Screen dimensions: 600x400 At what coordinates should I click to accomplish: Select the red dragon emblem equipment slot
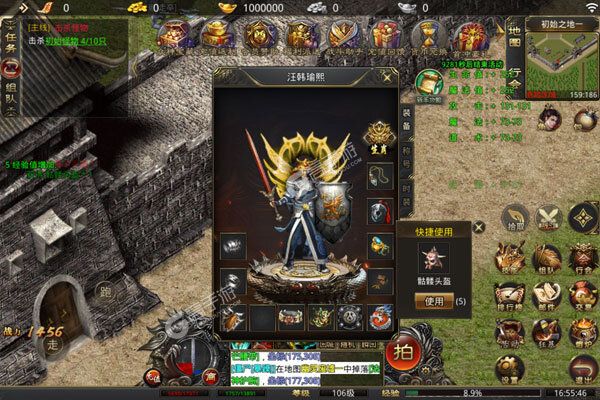point(379,317)
